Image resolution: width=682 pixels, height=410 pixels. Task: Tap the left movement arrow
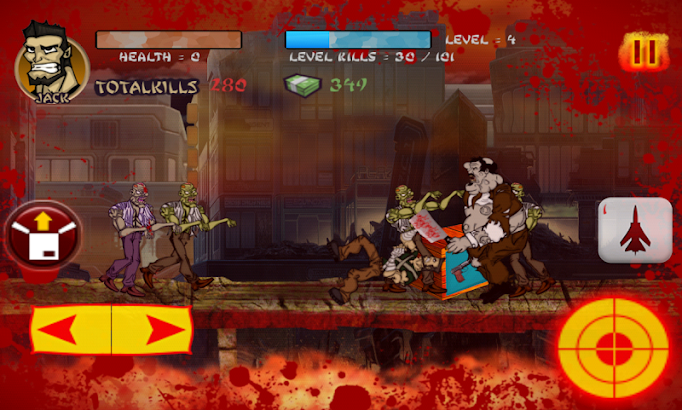pyautogui.click(x=71, y=330)
